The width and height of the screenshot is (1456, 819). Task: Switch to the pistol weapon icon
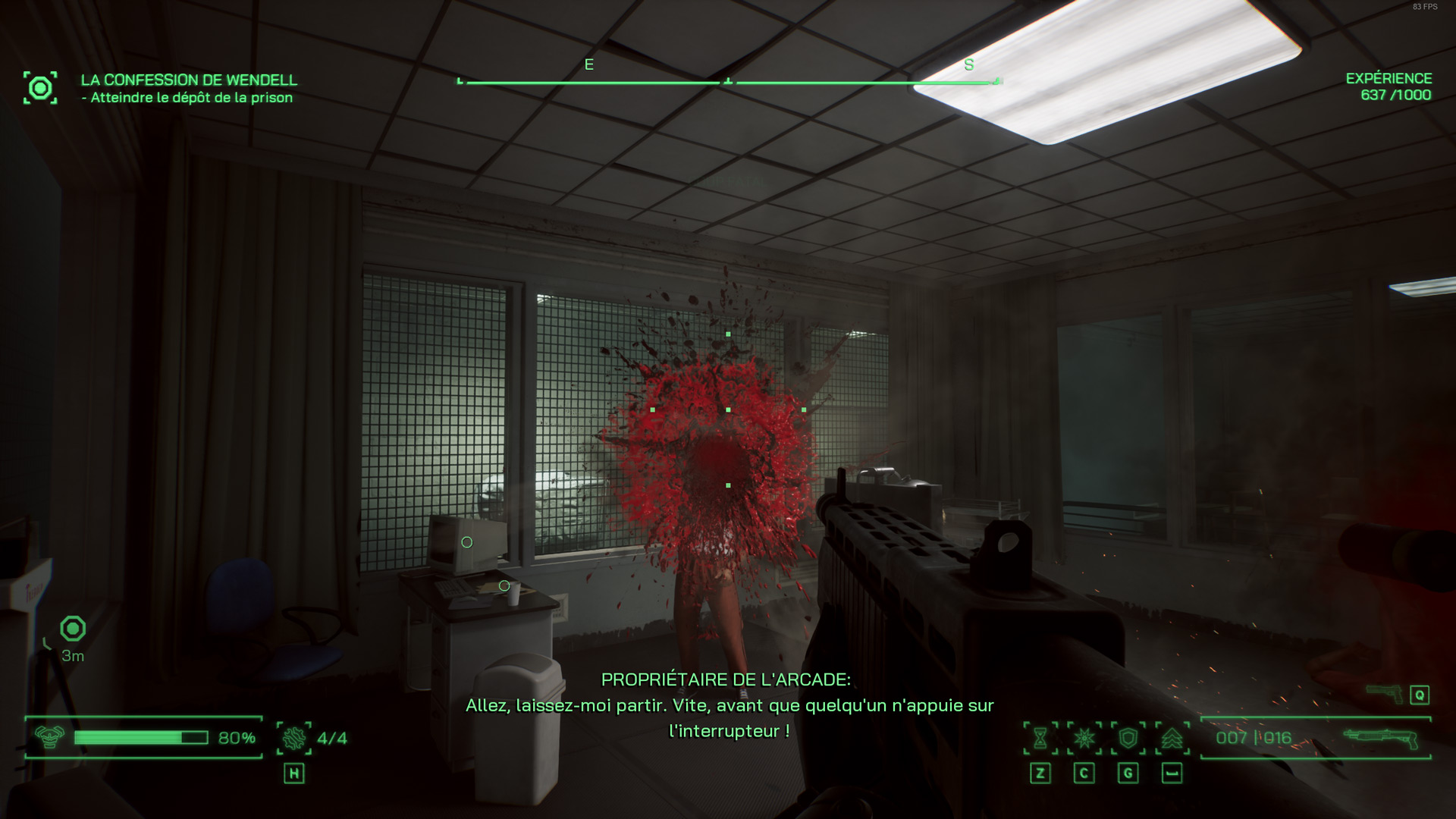[1384, 693]
